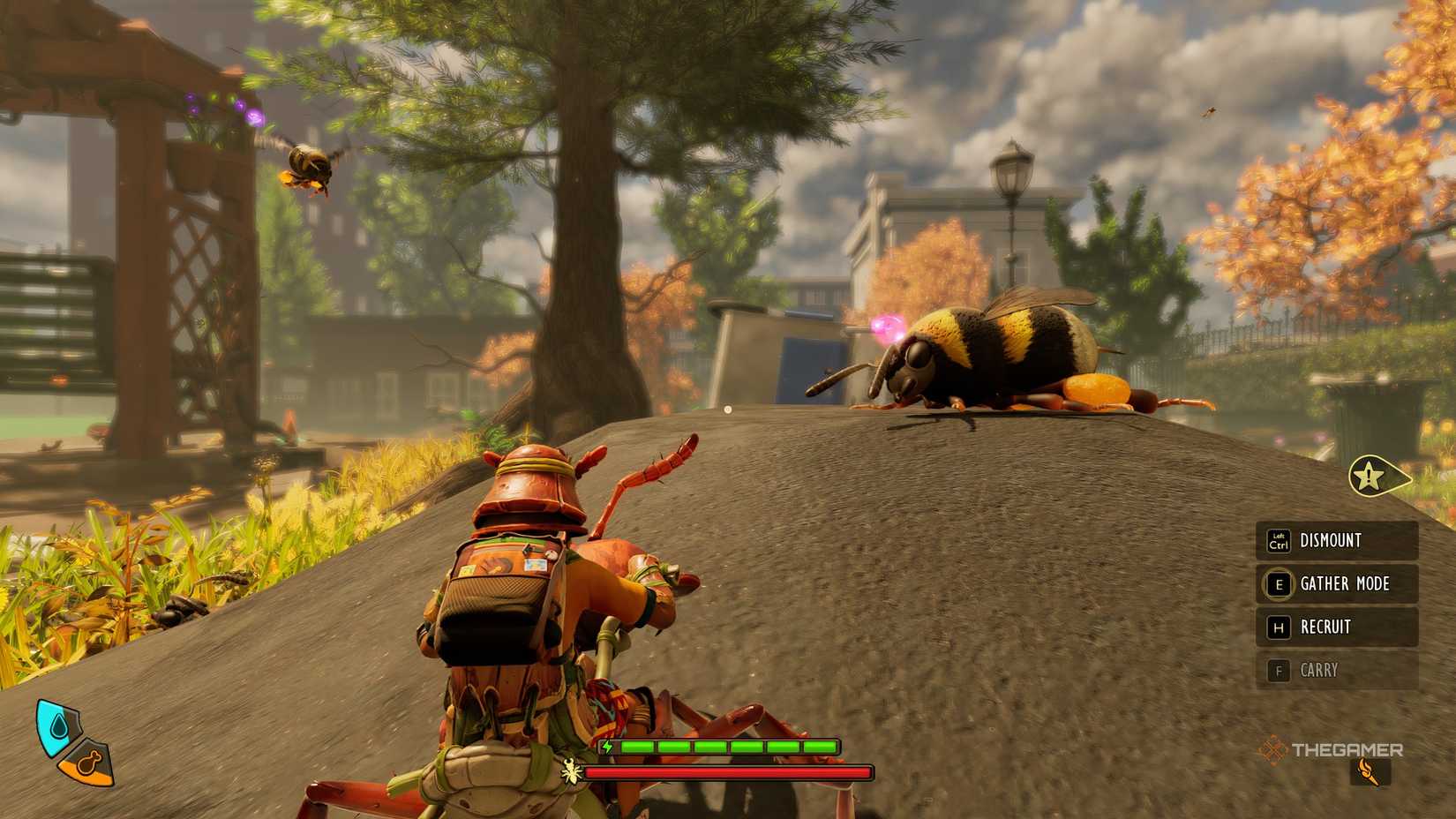Click the H key prompt icon
The width and height of the screenshot is (1456, 819).
(1280, 627)
